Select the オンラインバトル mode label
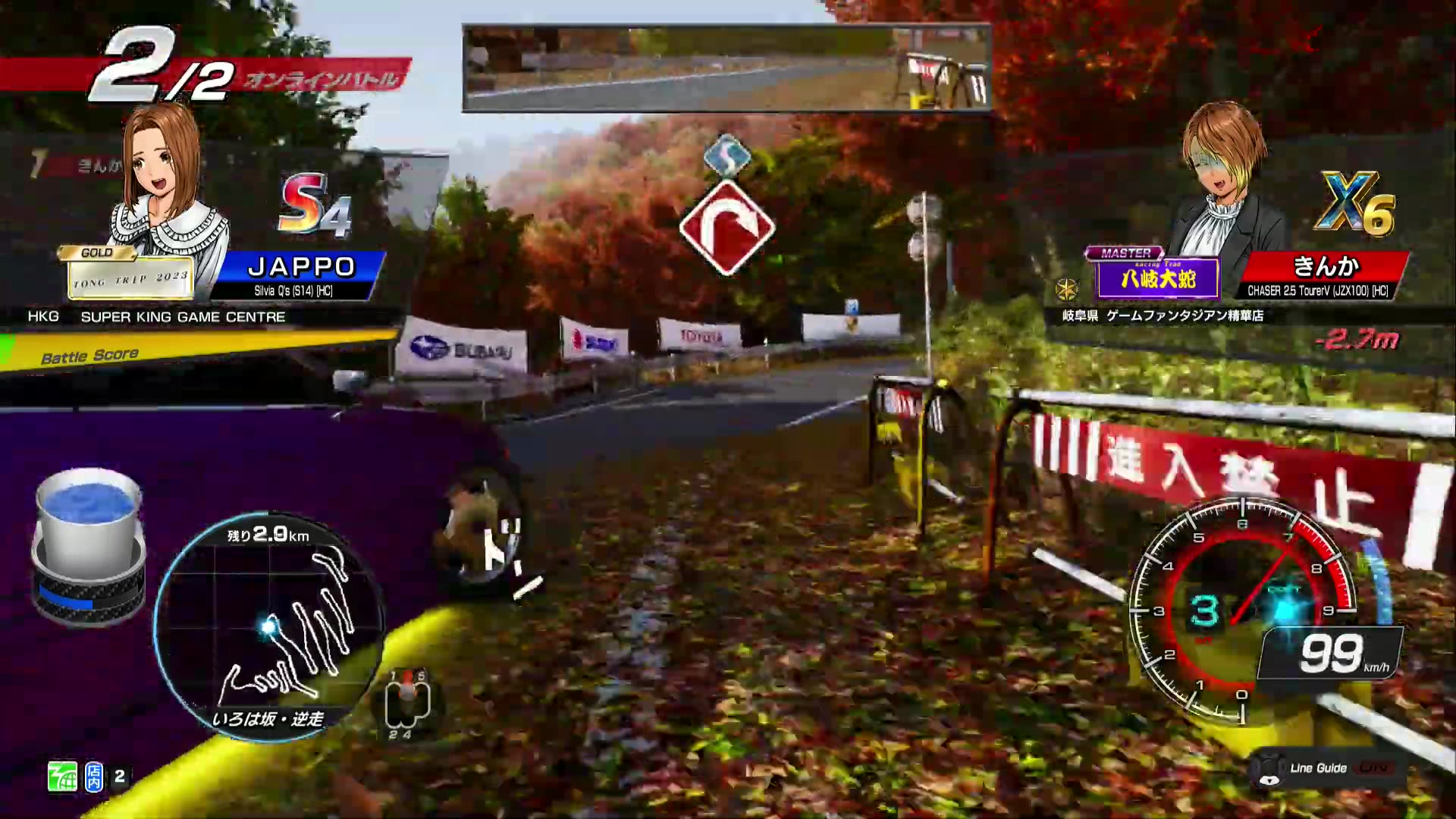This screenshot has height=819, width=1456. [x=322, y=78]
